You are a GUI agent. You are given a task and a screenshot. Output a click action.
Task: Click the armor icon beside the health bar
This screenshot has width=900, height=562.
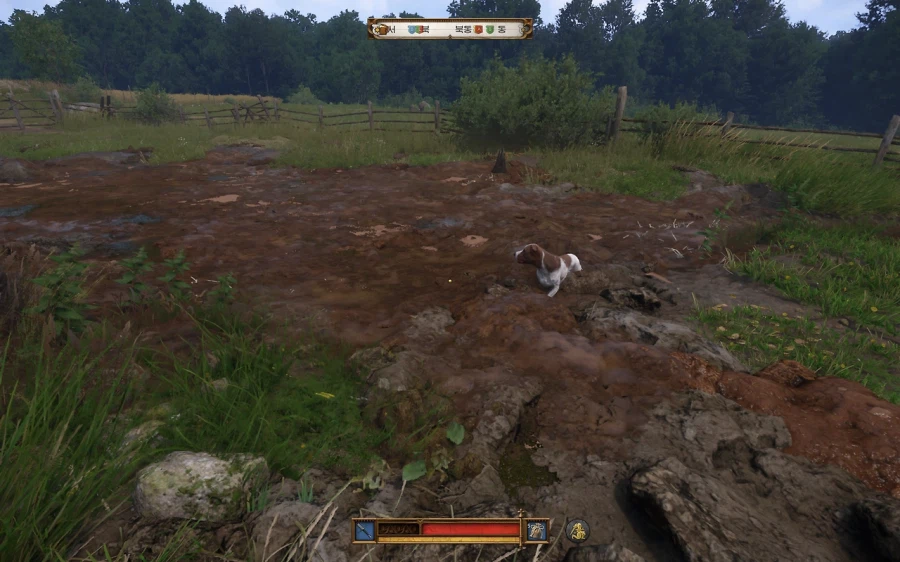tap(537, 530)
